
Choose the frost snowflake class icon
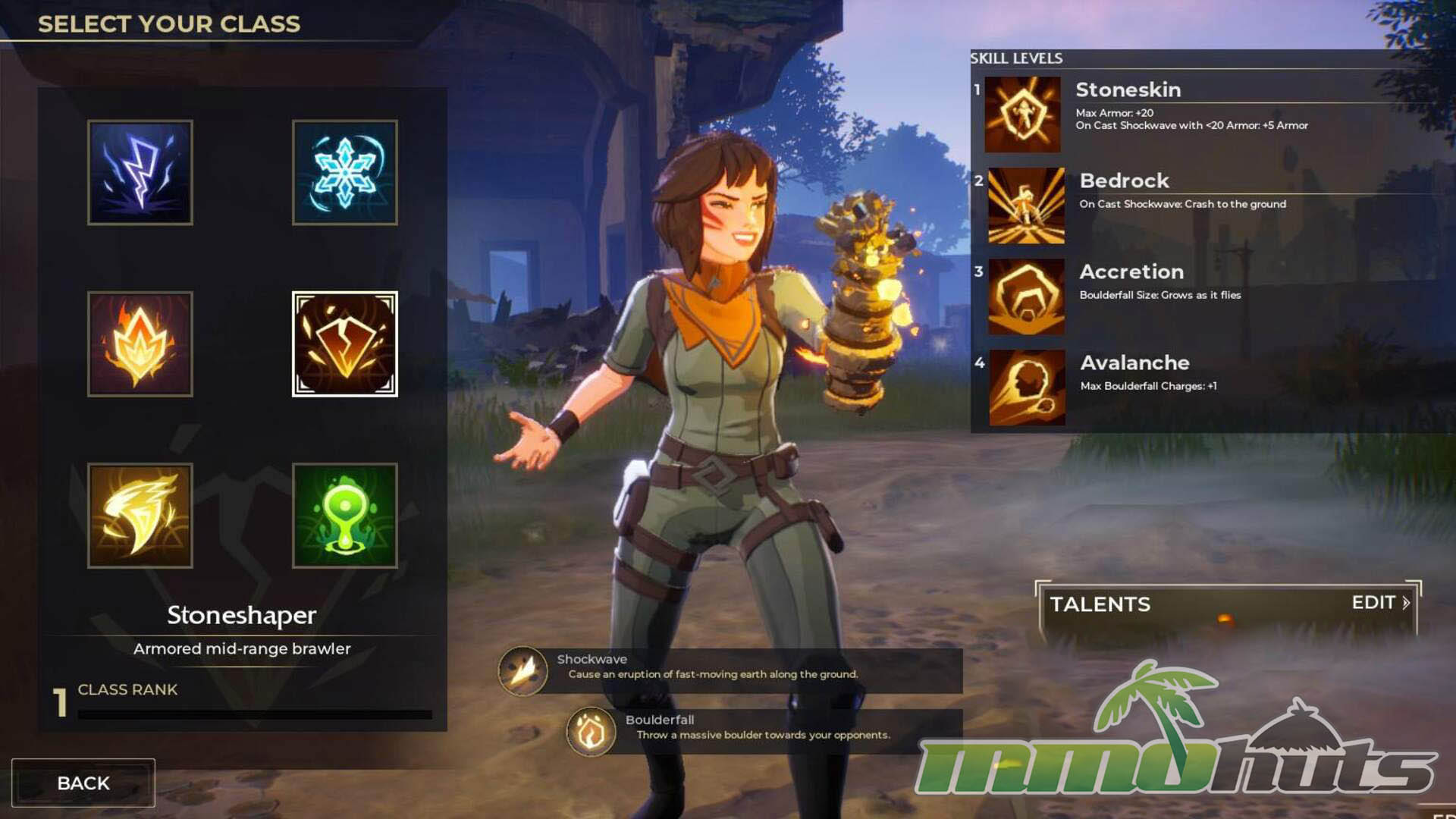345,172
